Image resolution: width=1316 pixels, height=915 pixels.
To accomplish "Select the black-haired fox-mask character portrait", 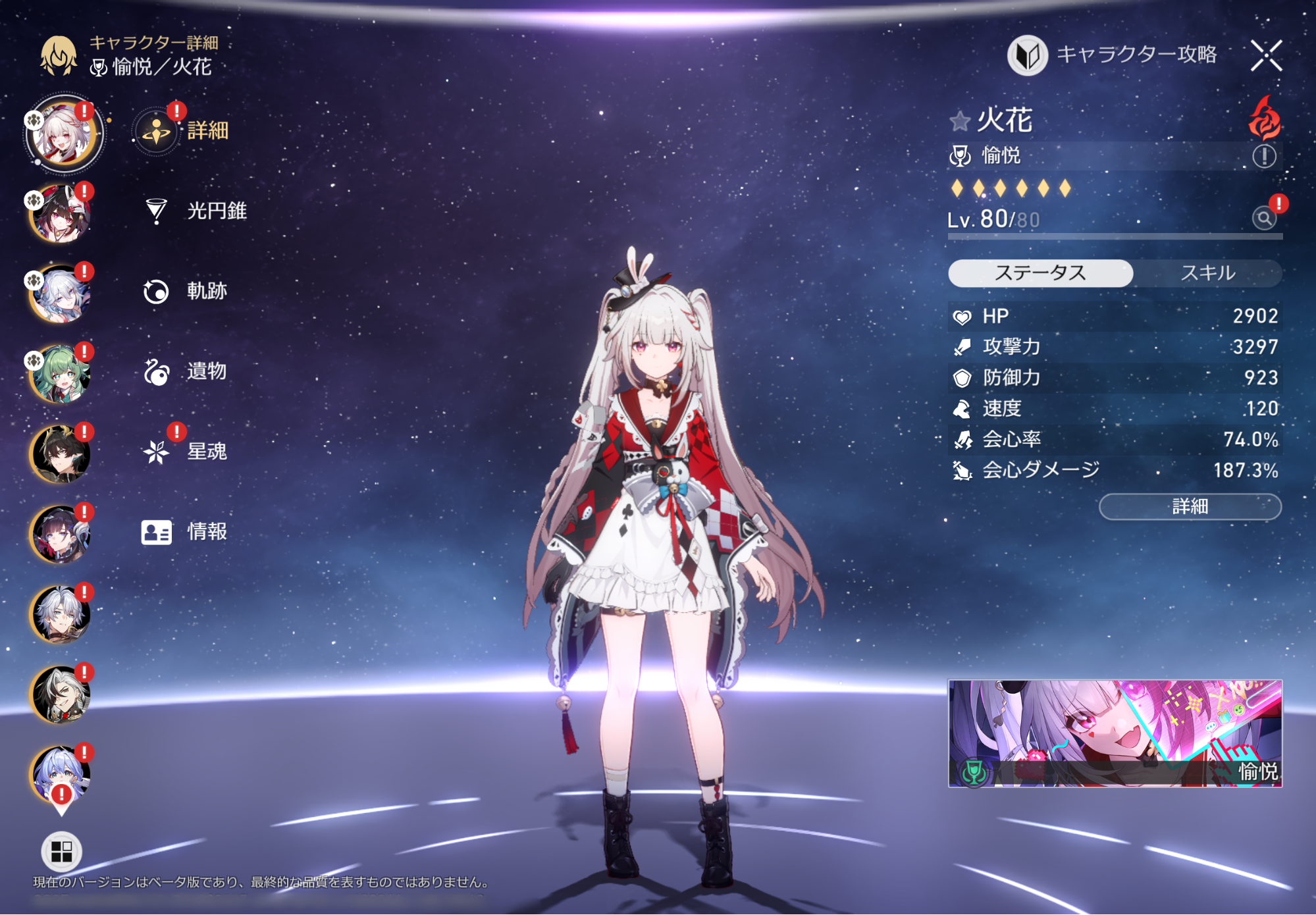I will [x=60, y=214].
